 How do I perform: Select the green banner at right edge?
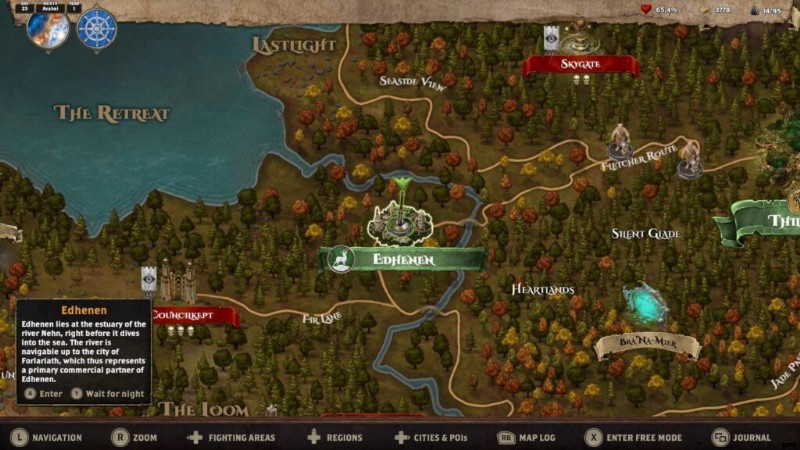point(765,221)
